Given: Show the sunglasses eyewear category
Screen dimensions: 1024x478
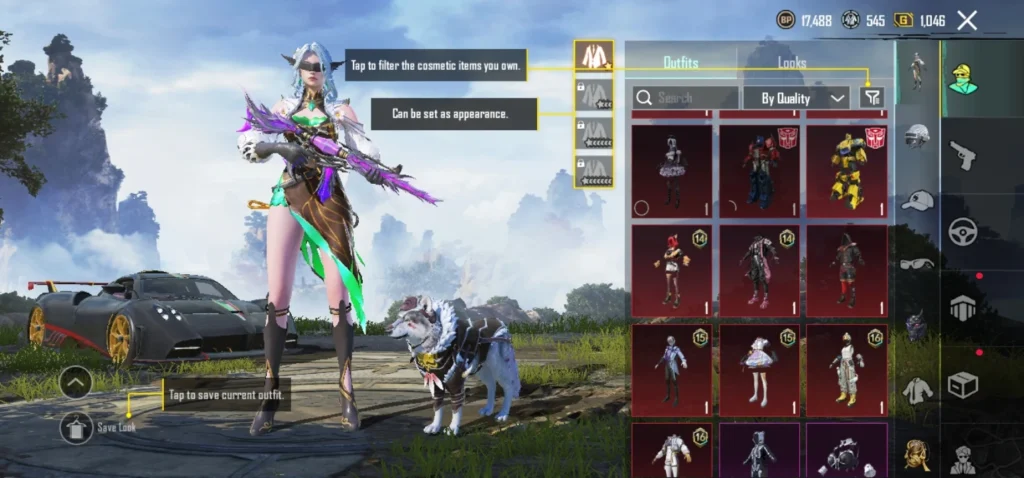Looking at the screenshot, I should point(917,263).
